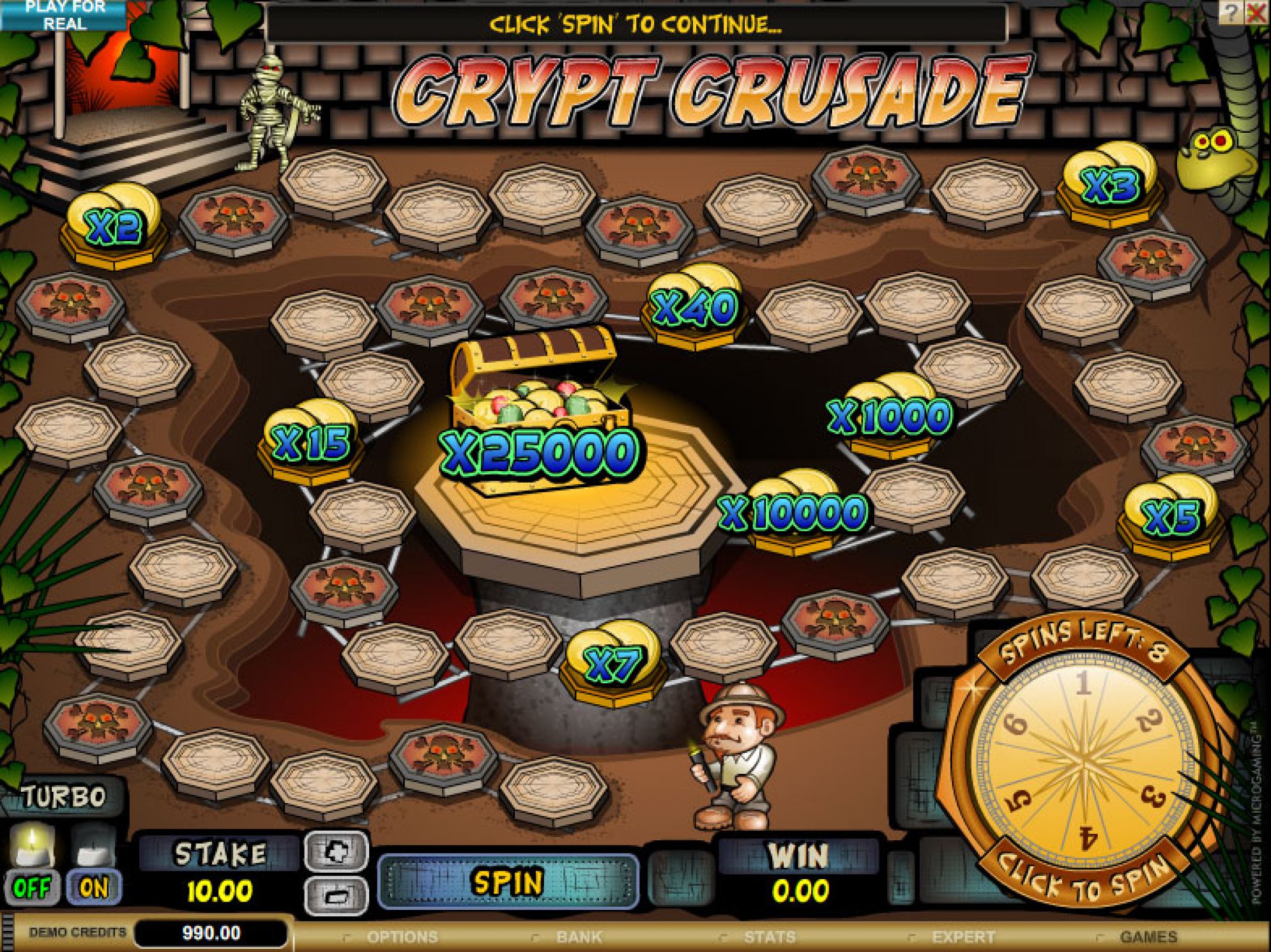Viewport: 1271px width, 952px height.
Task: Turn Turbo mode OFF
Action: 31,887
